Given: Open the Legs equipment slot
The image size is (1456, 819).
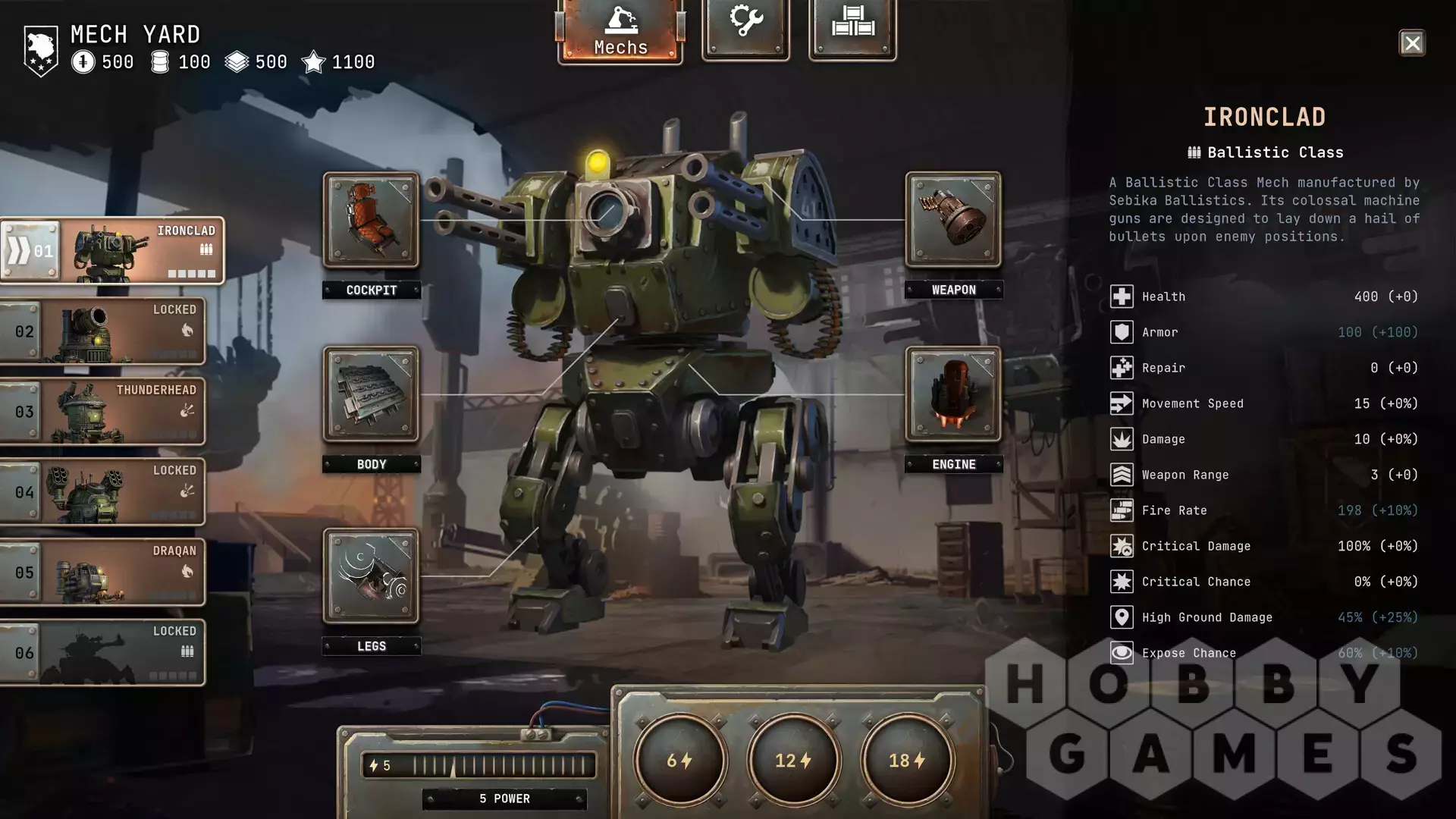Looking at the screenshot, I should point(371,577).
